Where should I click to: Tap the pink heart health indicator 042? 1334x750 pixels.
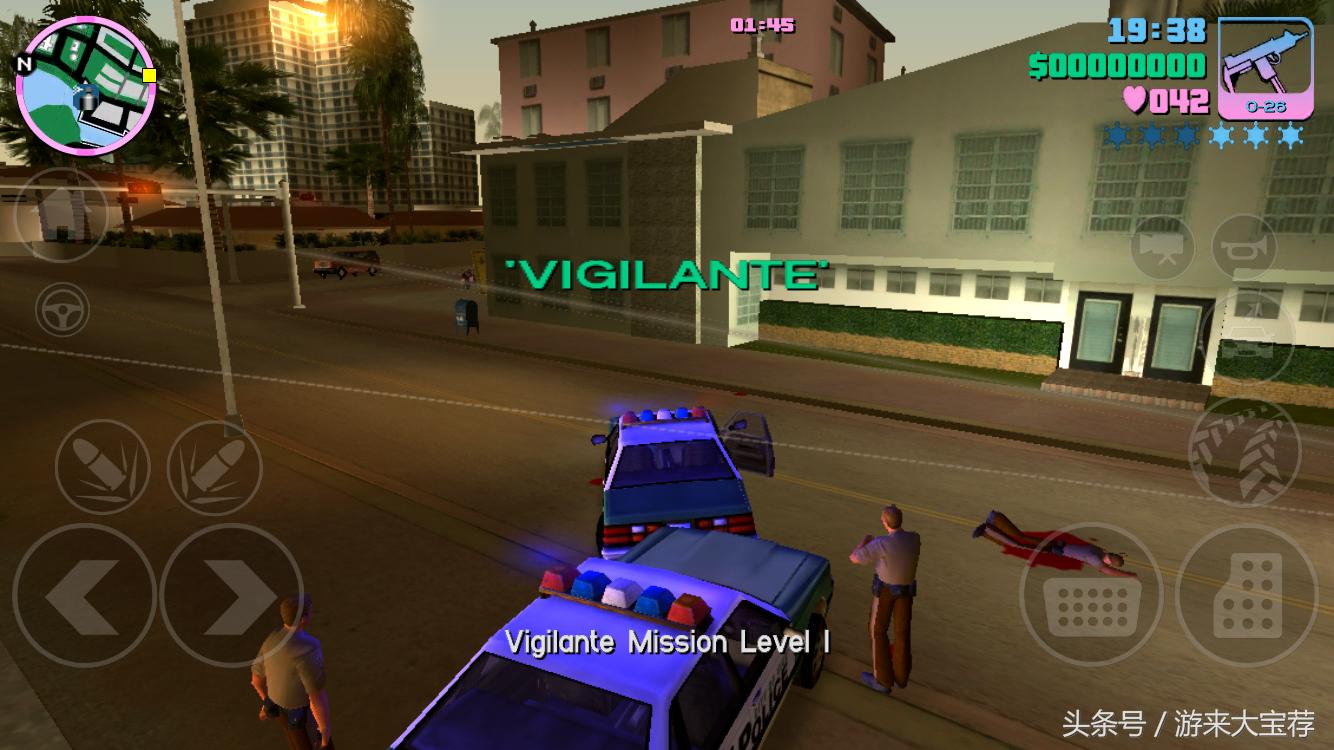coord(1165,100)
